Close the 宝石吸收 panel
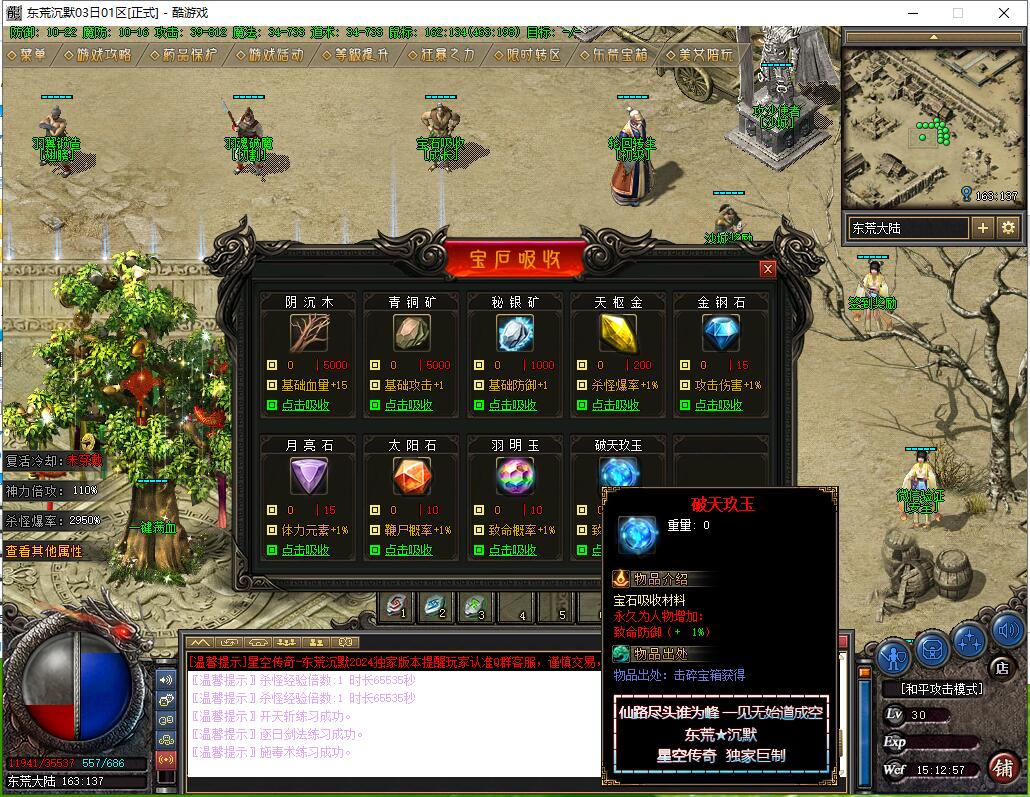Screen dimensions: 1030x797 767,269
